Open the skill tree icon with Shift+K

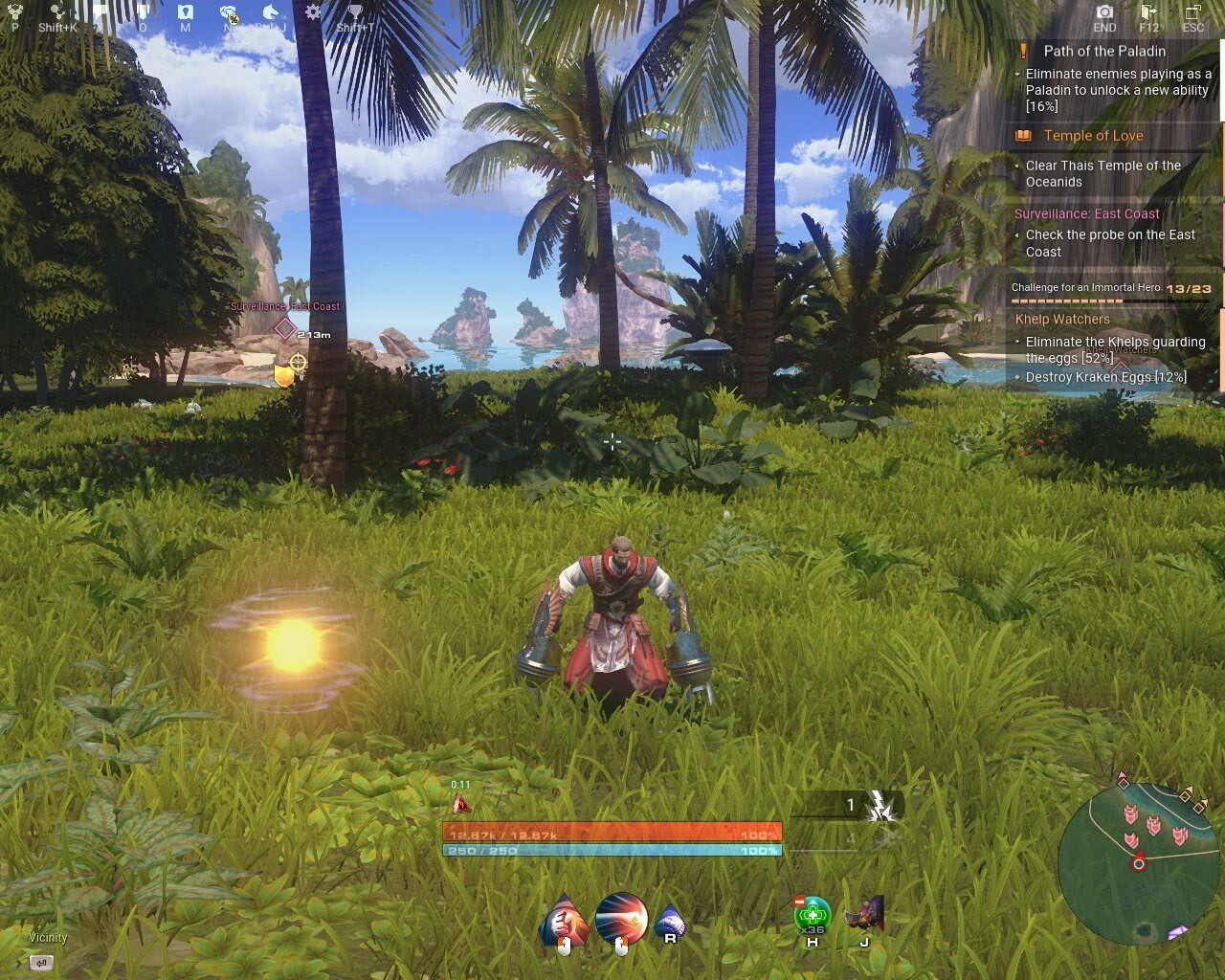56,11
